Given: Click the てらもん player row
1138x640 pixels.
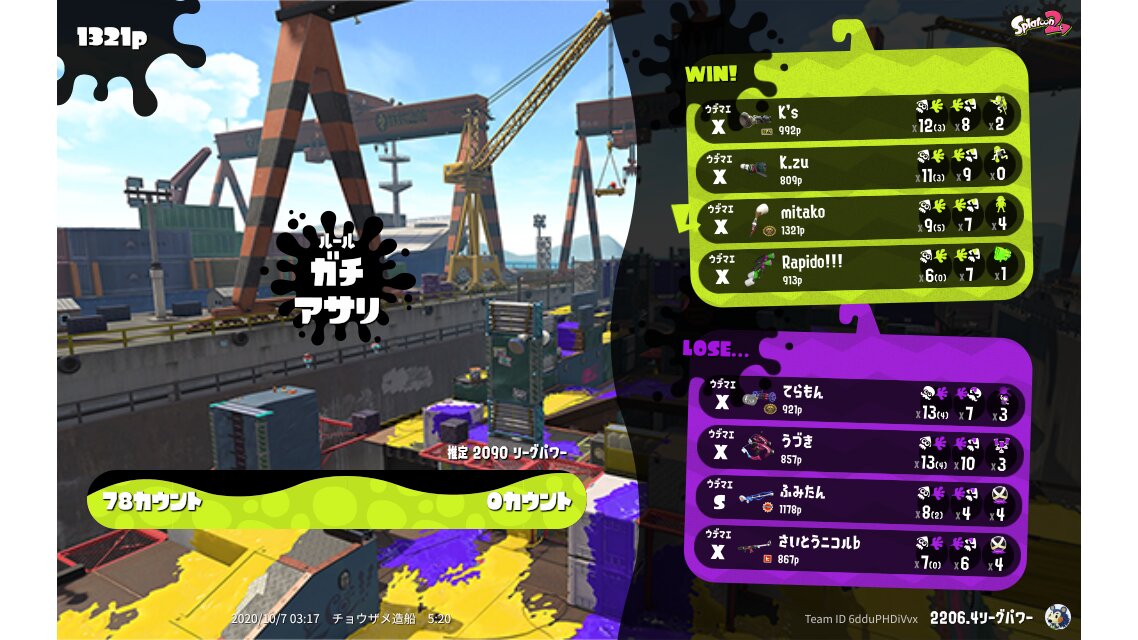Looking at the screenshot, I should coord(860,401).
